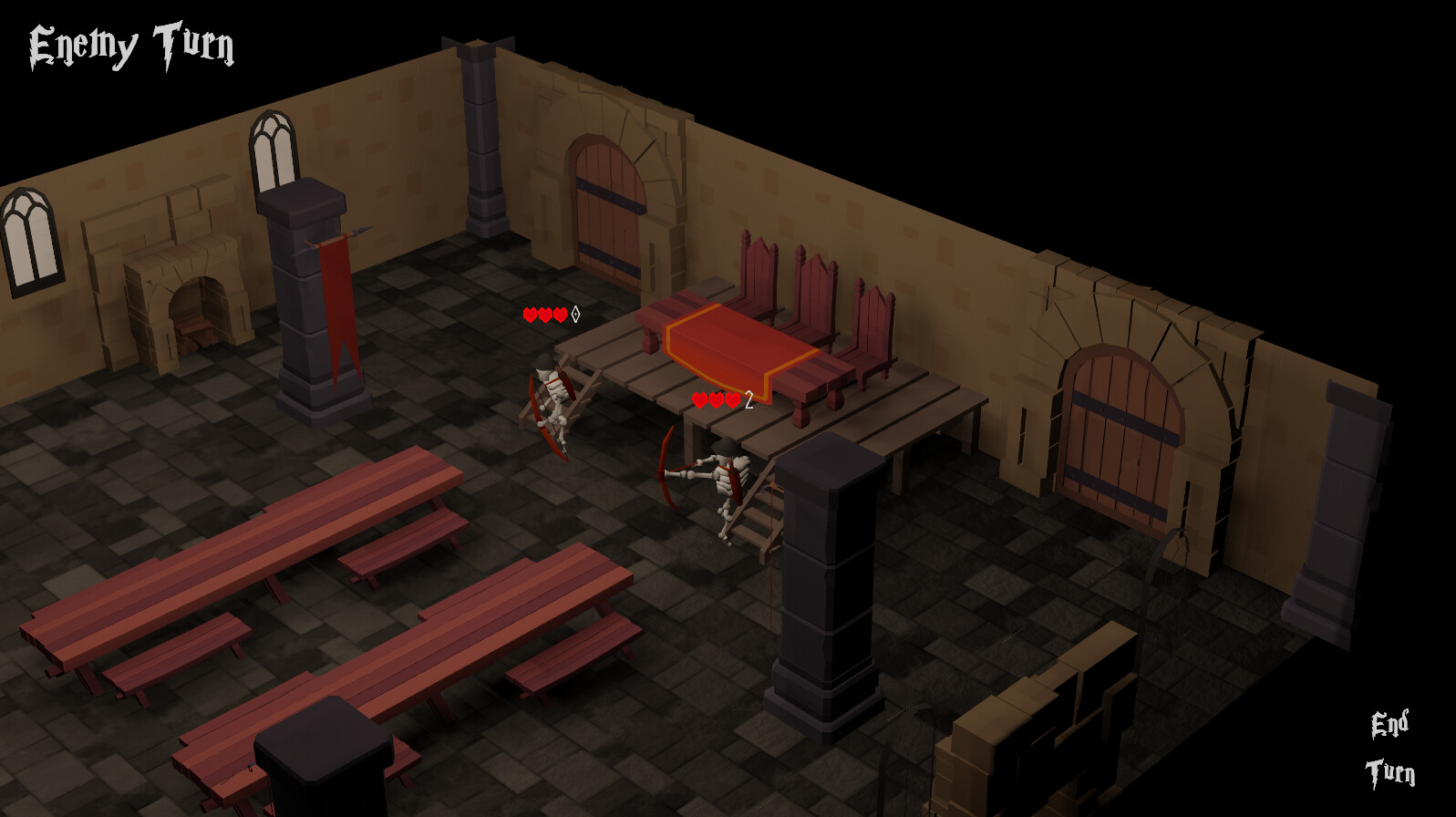This screenshot has width=1456, height=817.
Task: Click the hearts beside the movement counter
Action: coord(714,398)
